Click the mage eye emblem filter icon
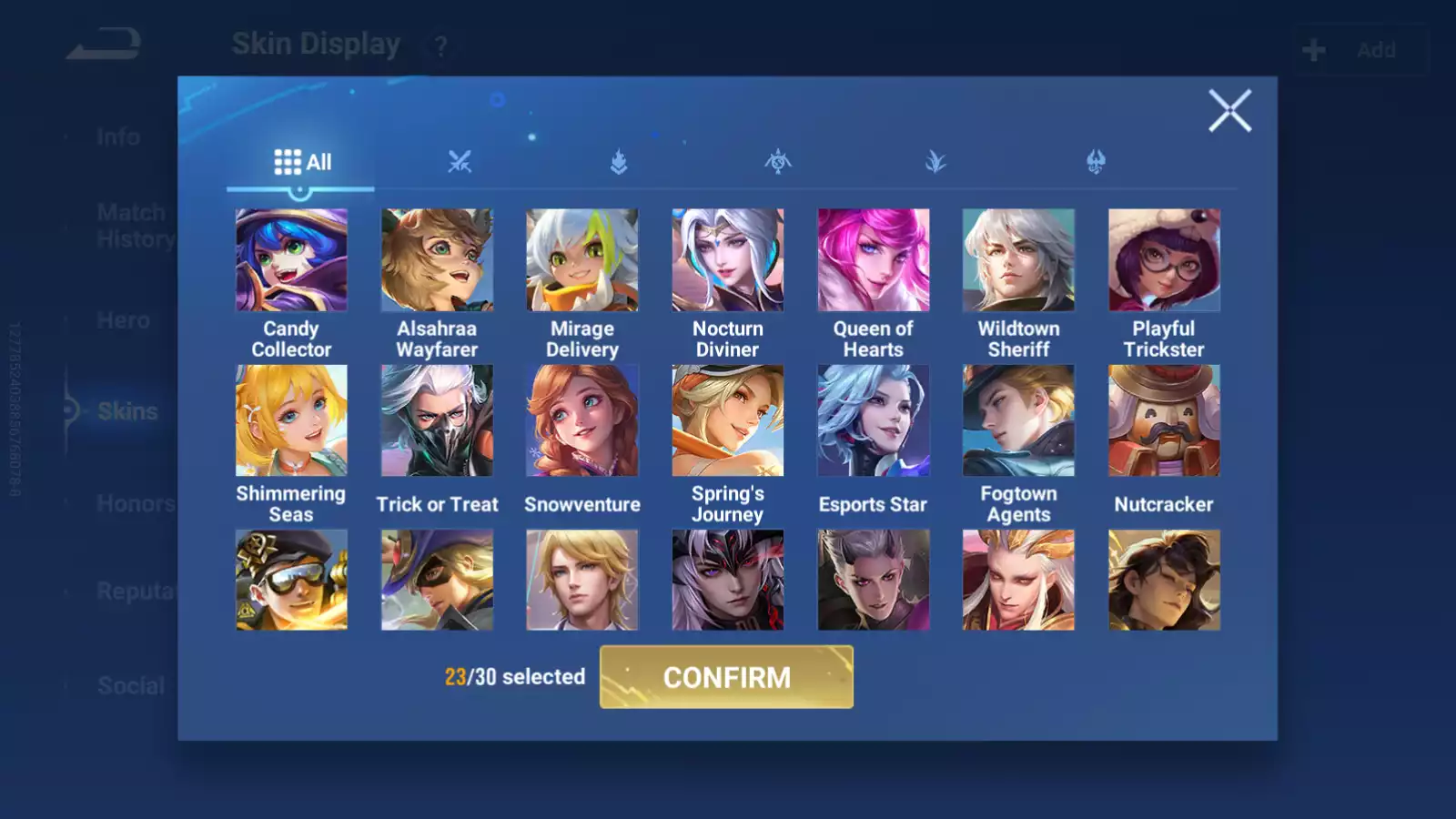The height and width of the screenshot is (819, 1456). [x=778, y=162]
